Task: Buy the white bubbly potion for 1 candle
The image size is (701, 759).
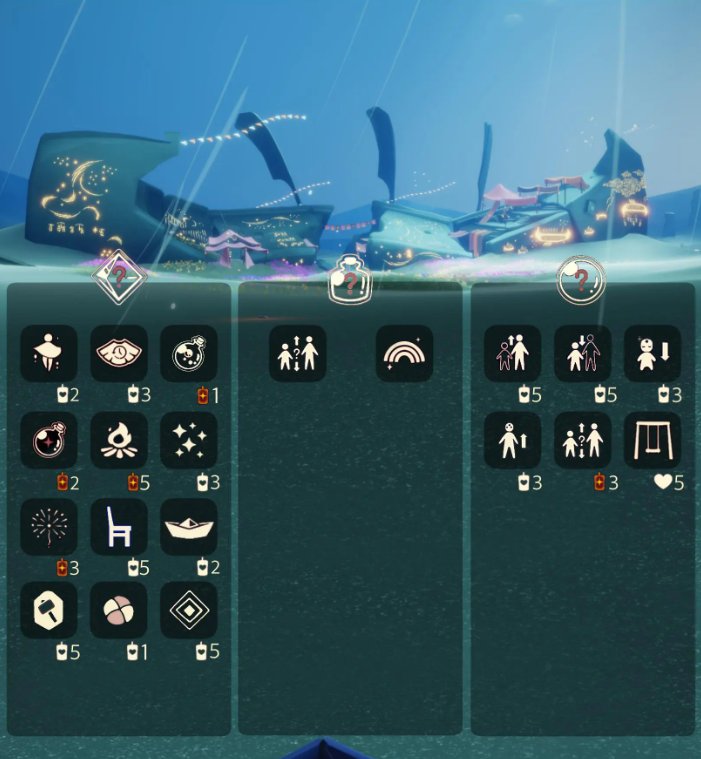Action: [x=189, y=353]
